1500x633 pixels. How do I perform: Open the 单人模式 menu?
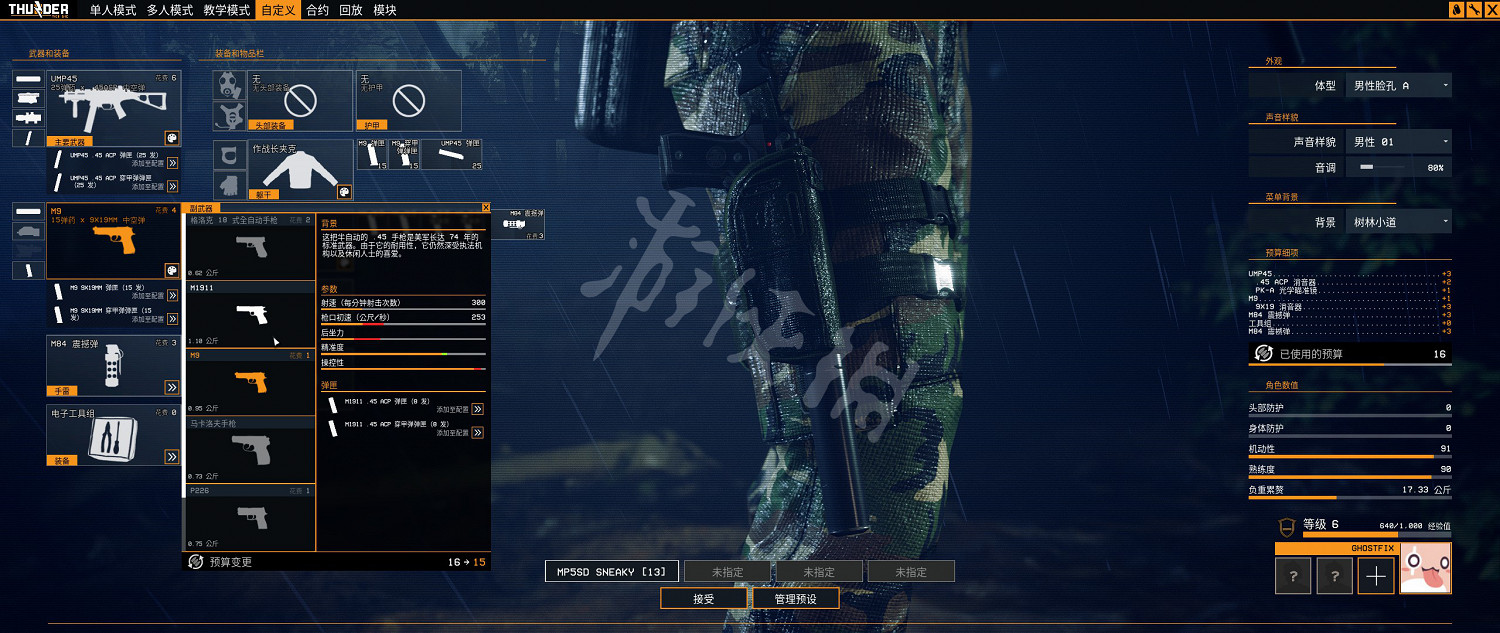pos(112,10)
